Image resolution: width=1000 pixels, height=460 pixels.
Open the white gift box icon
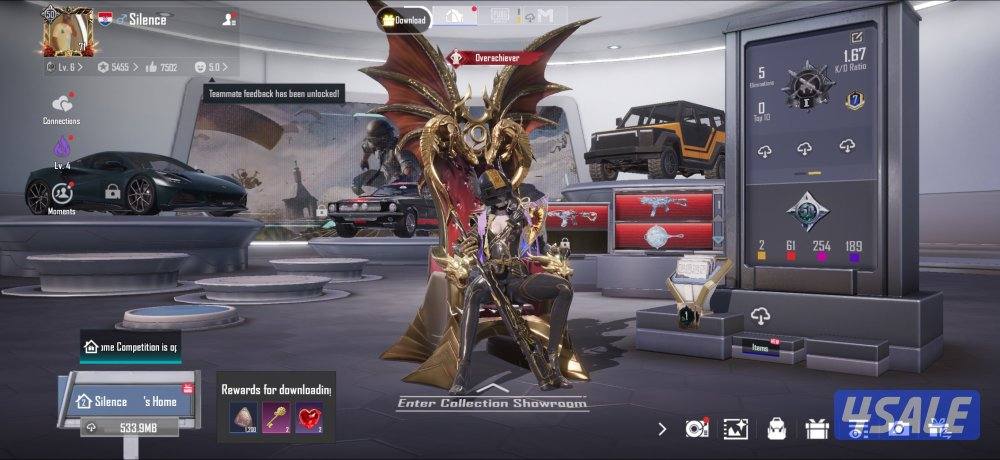[816, 429]
